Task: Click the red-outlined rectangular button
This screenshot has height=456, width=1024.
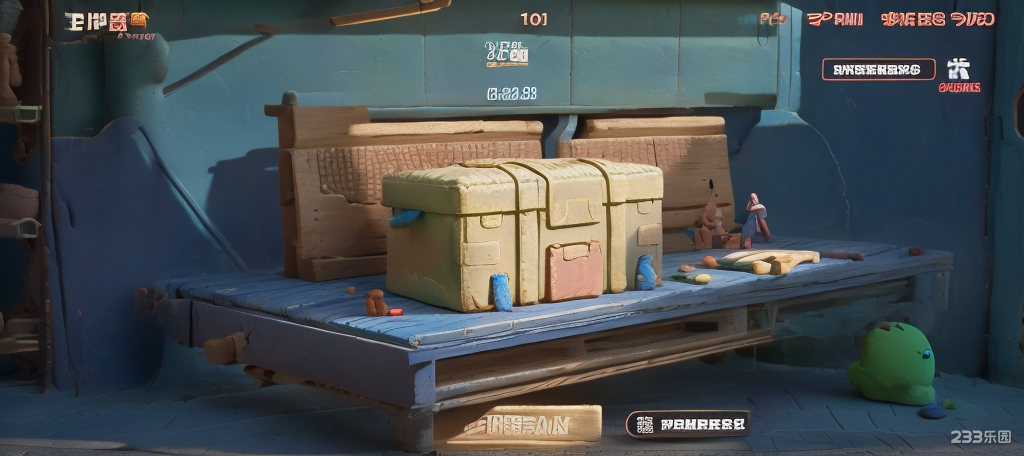Action: click(878, 69)
